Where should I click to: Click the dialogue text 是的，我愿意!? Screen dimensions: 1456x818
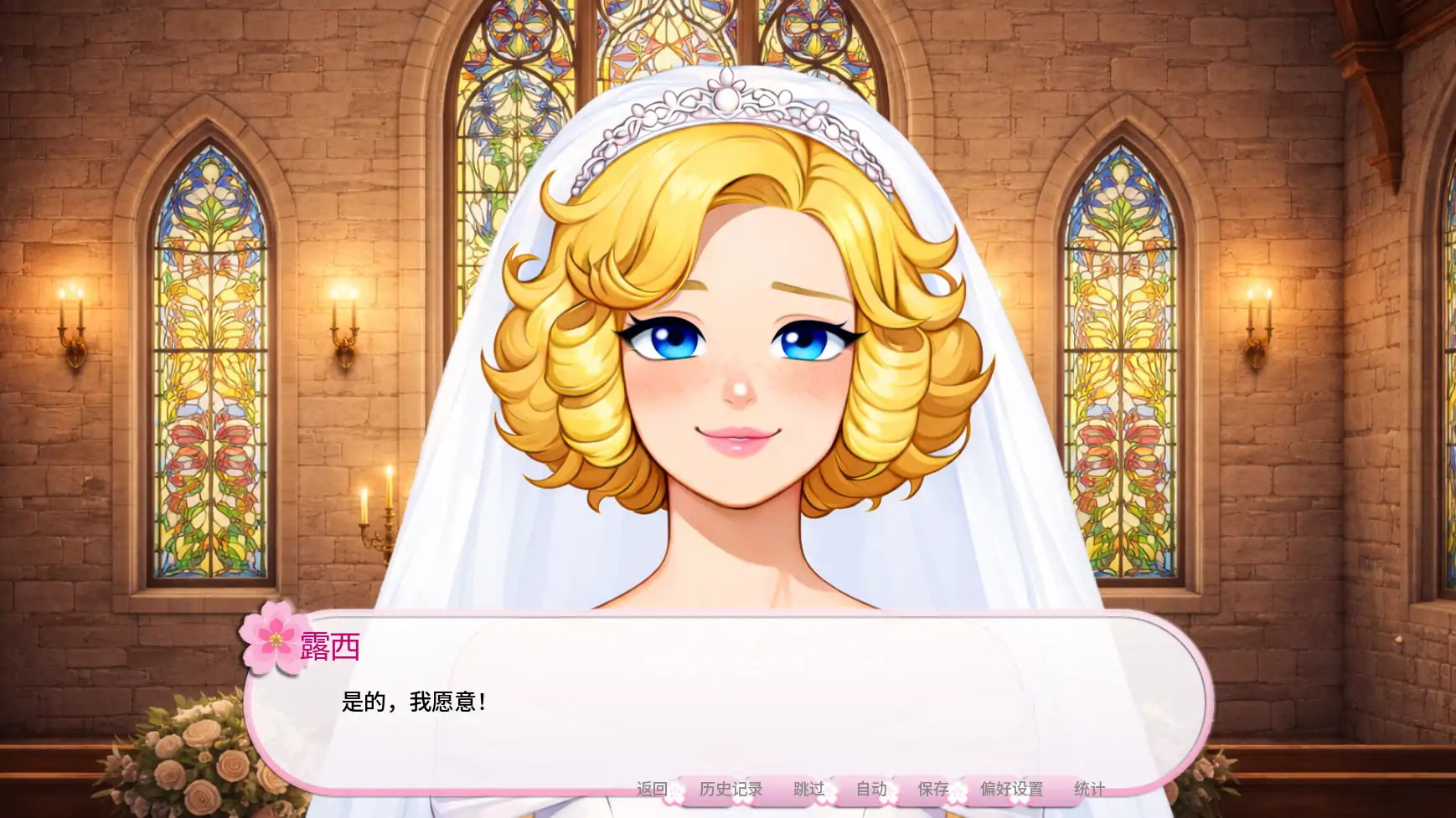[414, 701]
